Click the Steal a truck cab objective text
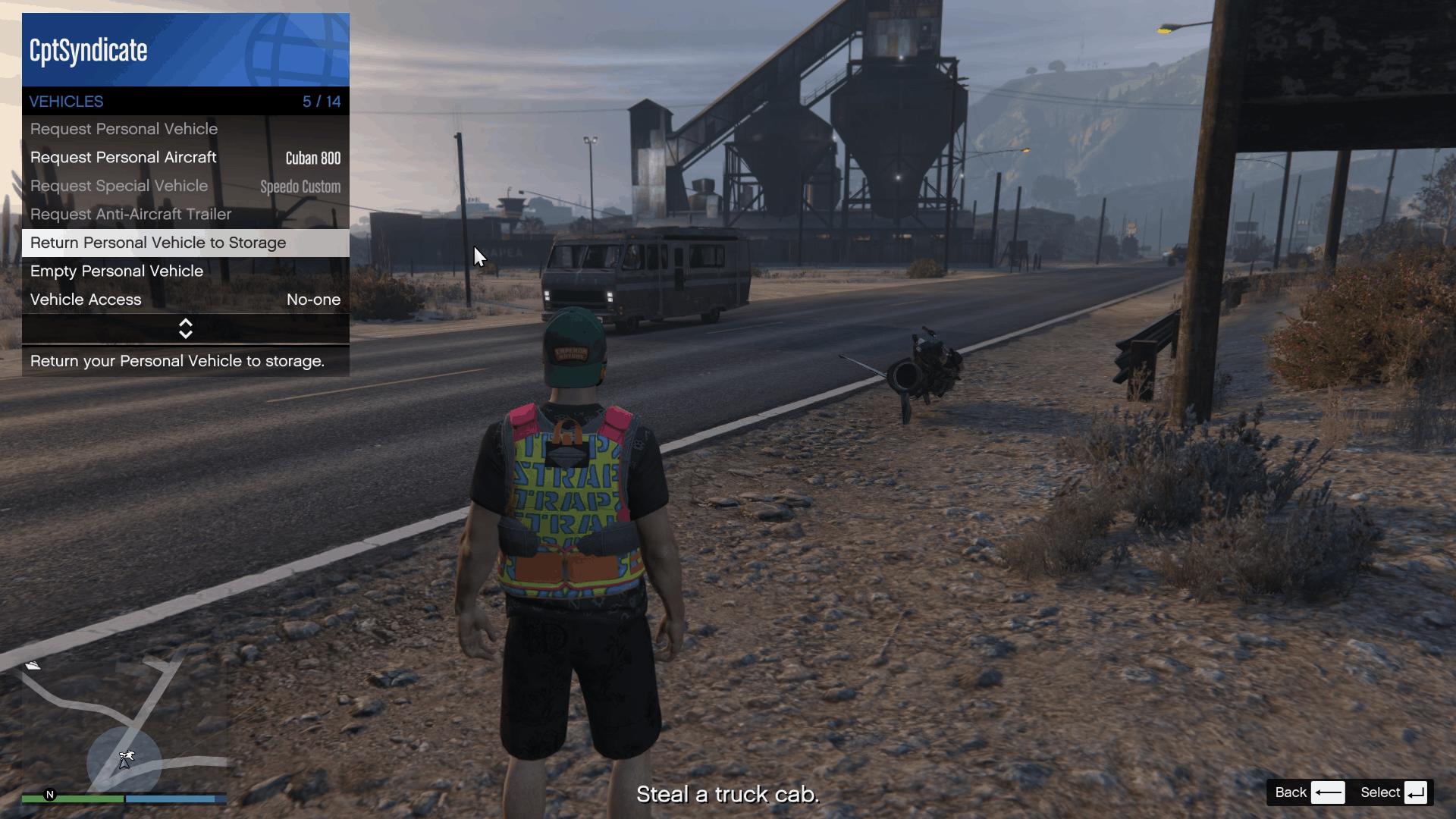The height and width of the screenshot is (819, 1456). click(x=727, y=794)
